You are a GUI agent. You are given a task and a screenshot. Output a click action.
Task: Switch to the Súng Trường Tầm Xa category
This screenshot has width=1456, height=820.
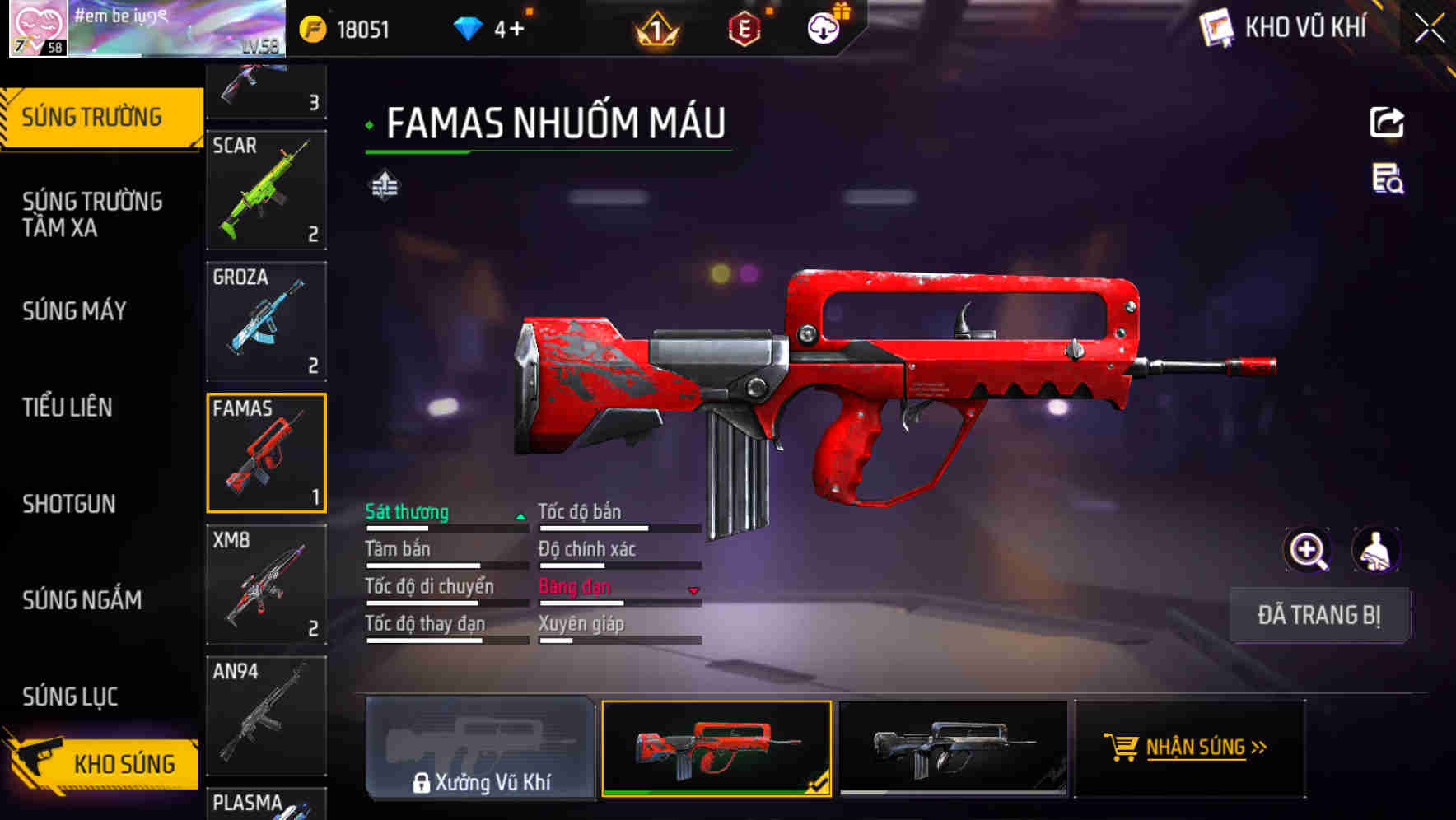pos(92,214)
